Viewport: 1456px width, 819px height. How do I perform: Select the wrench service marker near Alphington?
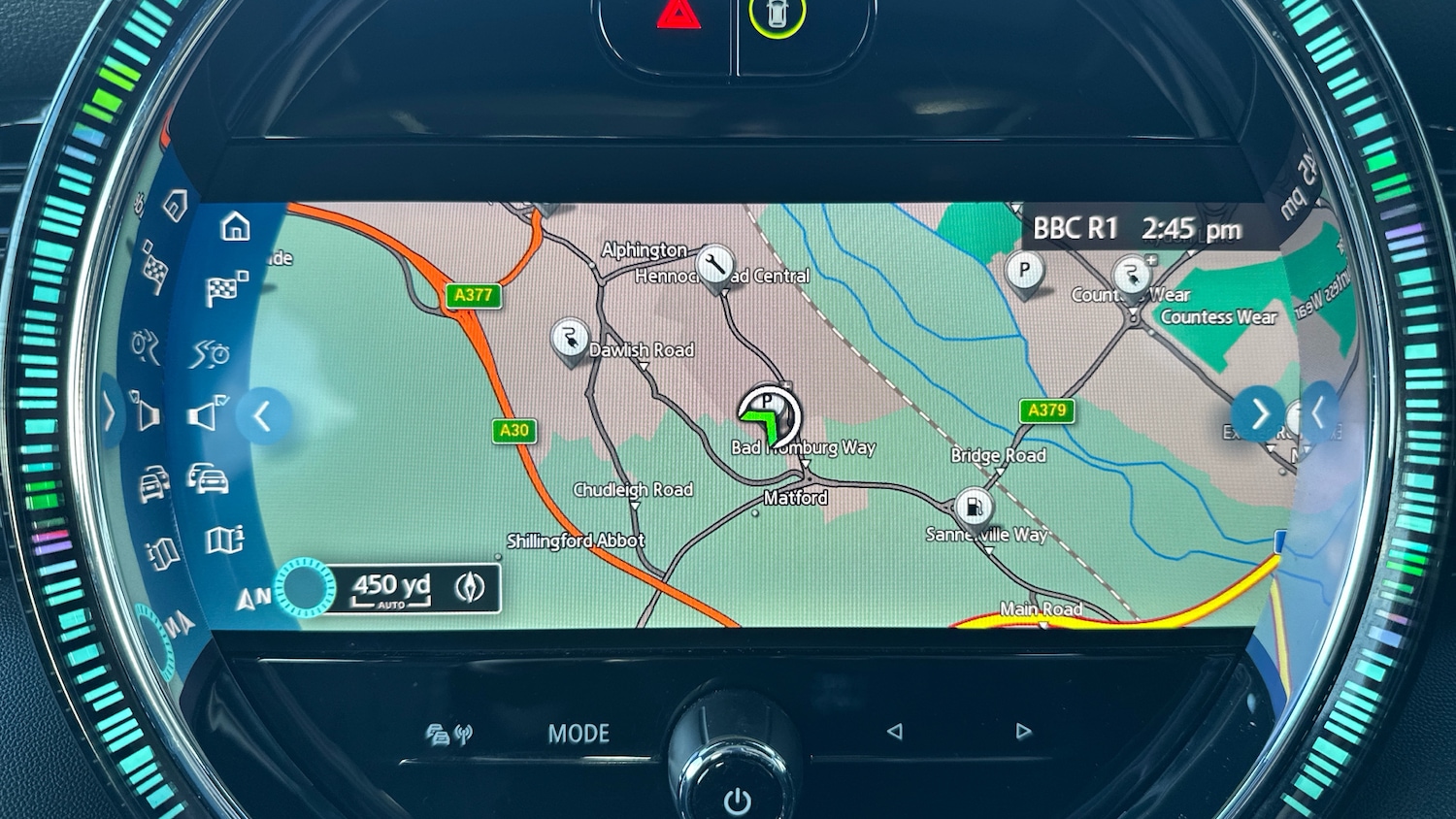tap(715, 264)
